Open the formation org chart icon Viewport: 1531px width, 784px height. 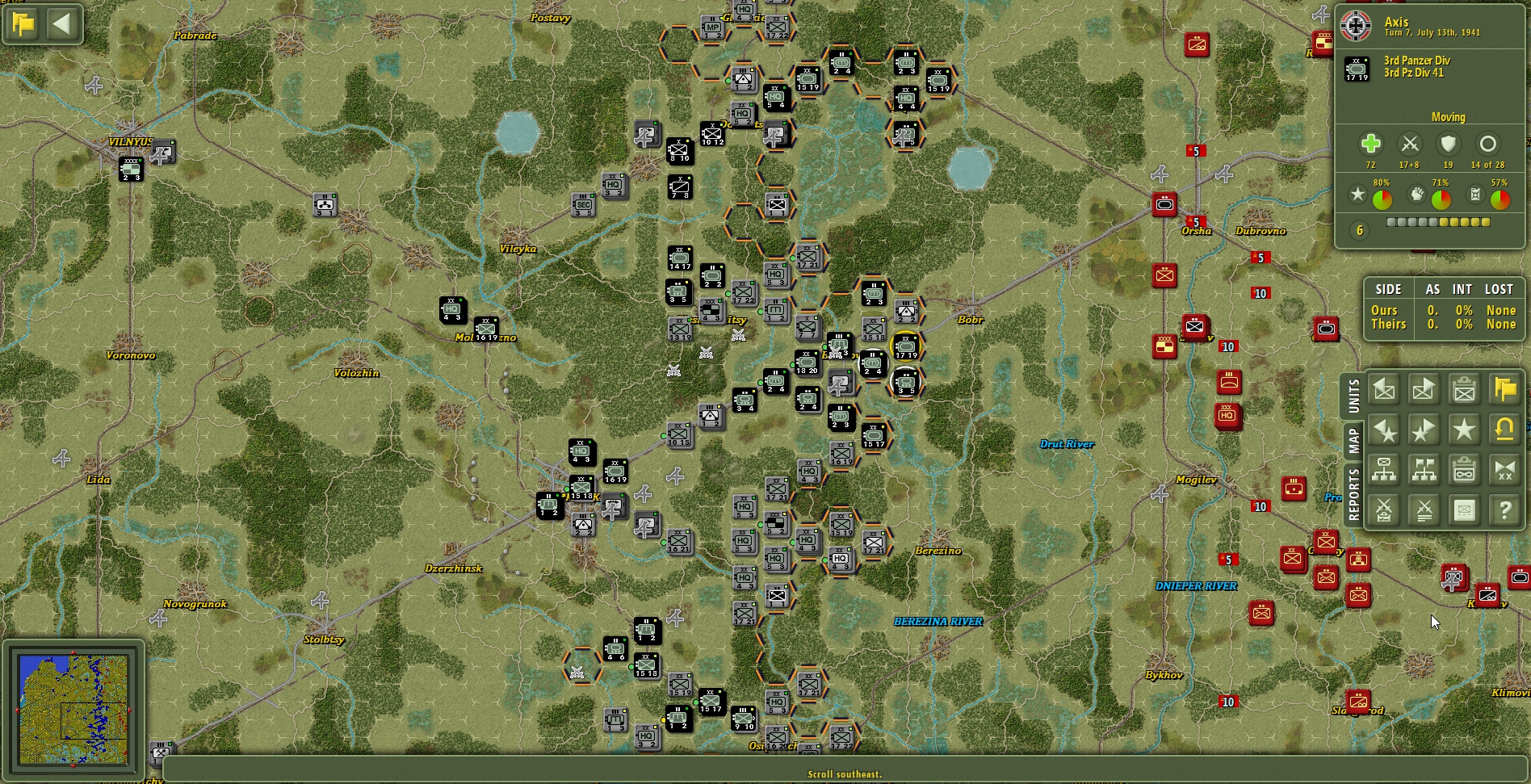click(x=1384, y=471)
